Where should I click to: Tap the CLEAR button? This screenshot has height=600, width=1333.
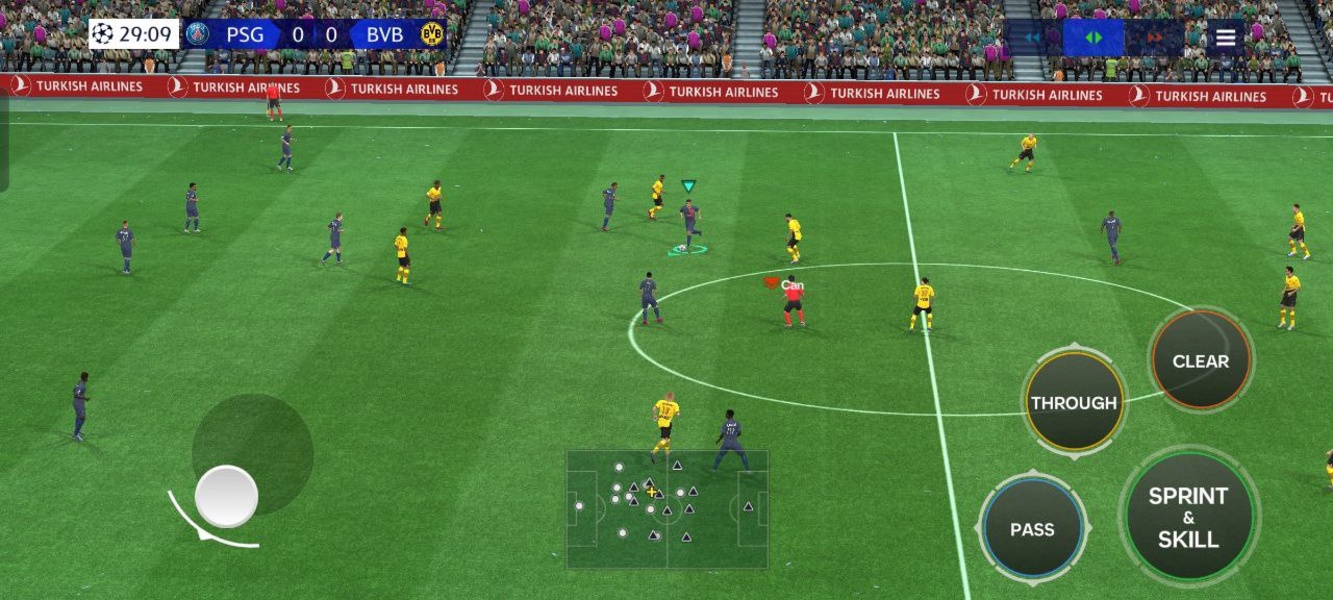[x=1200, y=361]
